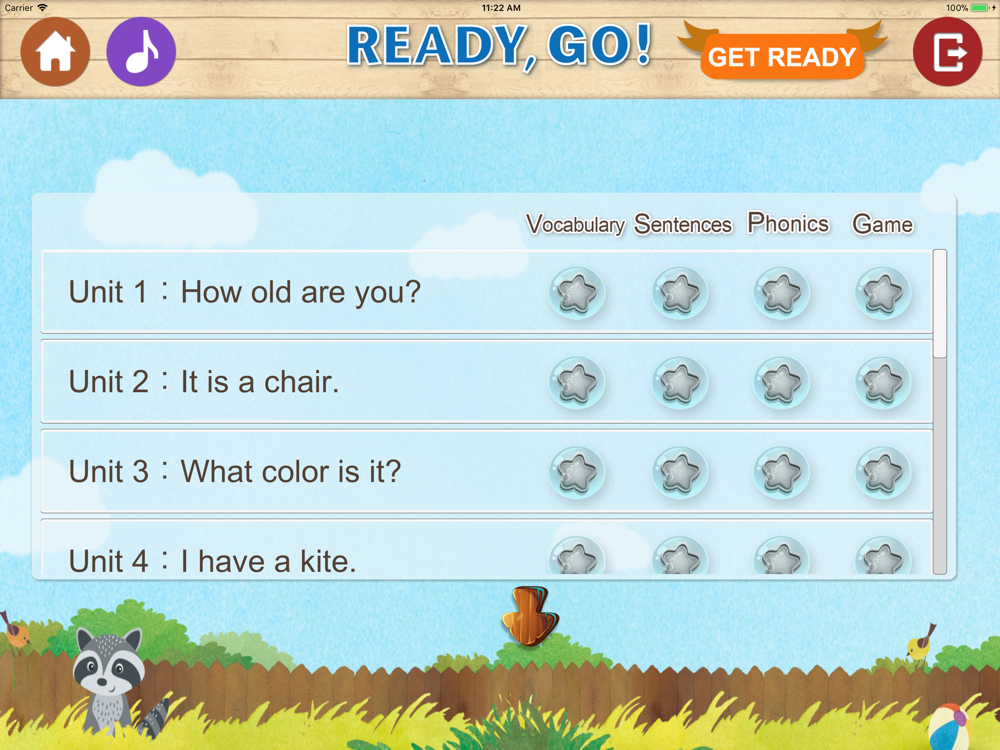The height and width of the screenshot is (750, 1000).
Task: Open Unit 2 Phonics star
Action: (781, 382)
